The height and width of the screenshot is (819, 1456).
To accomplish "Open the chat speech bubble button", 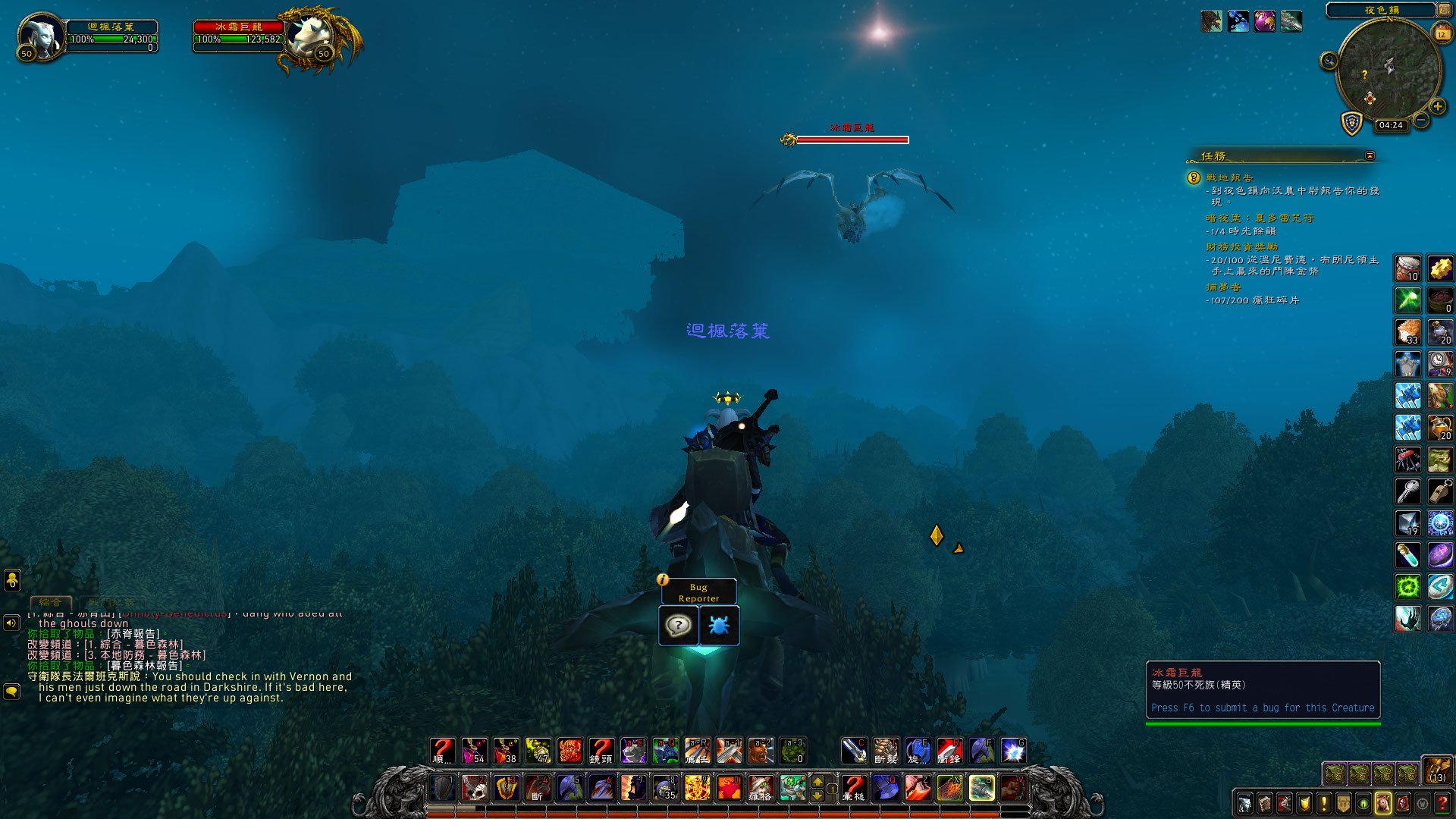I will pyautogui.click(x=11, y=692).
